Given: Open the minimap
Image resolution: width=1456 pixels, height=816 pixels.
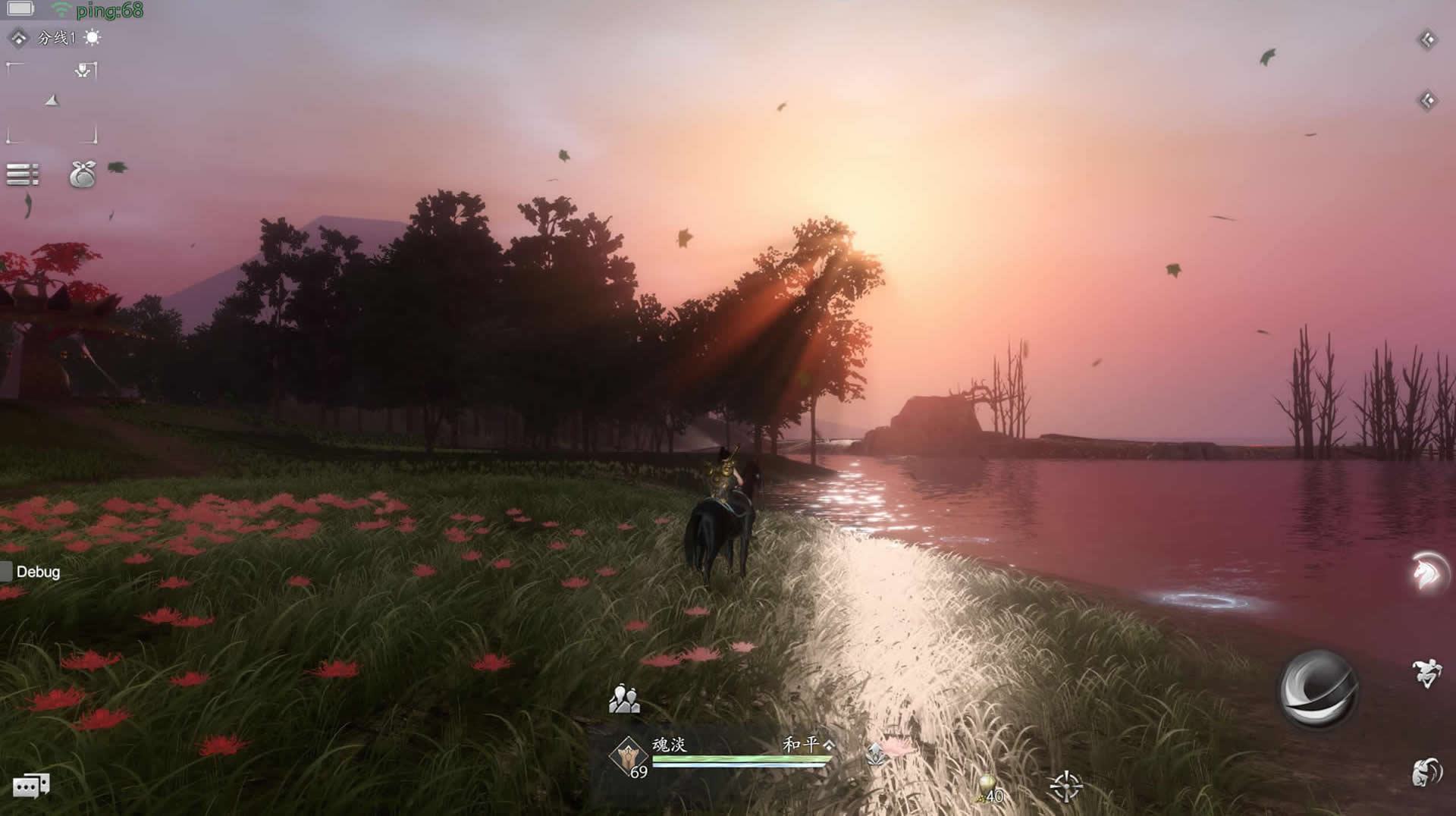Looking at the screenshot, I should click(x=52, y=103).
